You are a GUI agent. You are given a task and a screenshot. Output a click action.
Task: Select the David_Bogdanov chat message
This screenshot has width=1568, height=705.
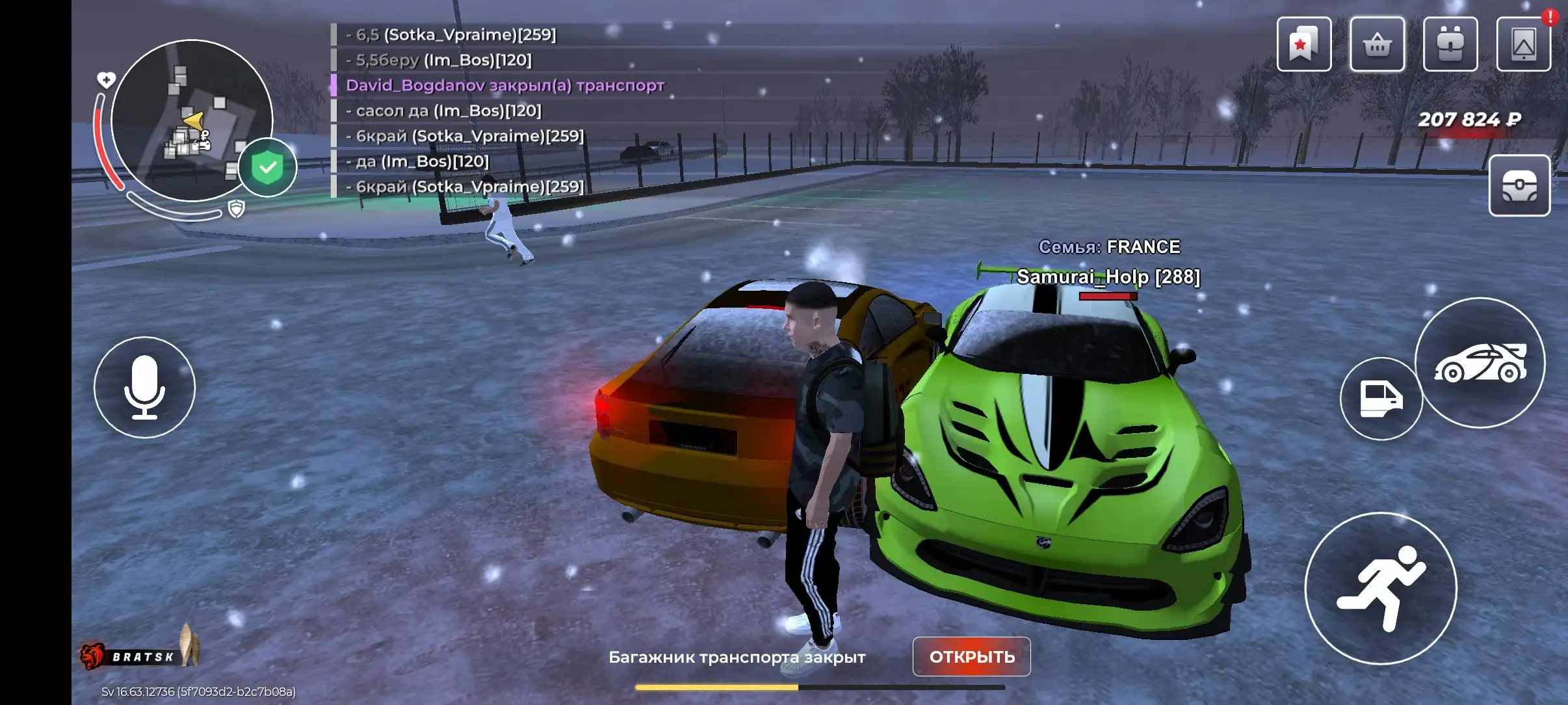(x=505, y=85)
